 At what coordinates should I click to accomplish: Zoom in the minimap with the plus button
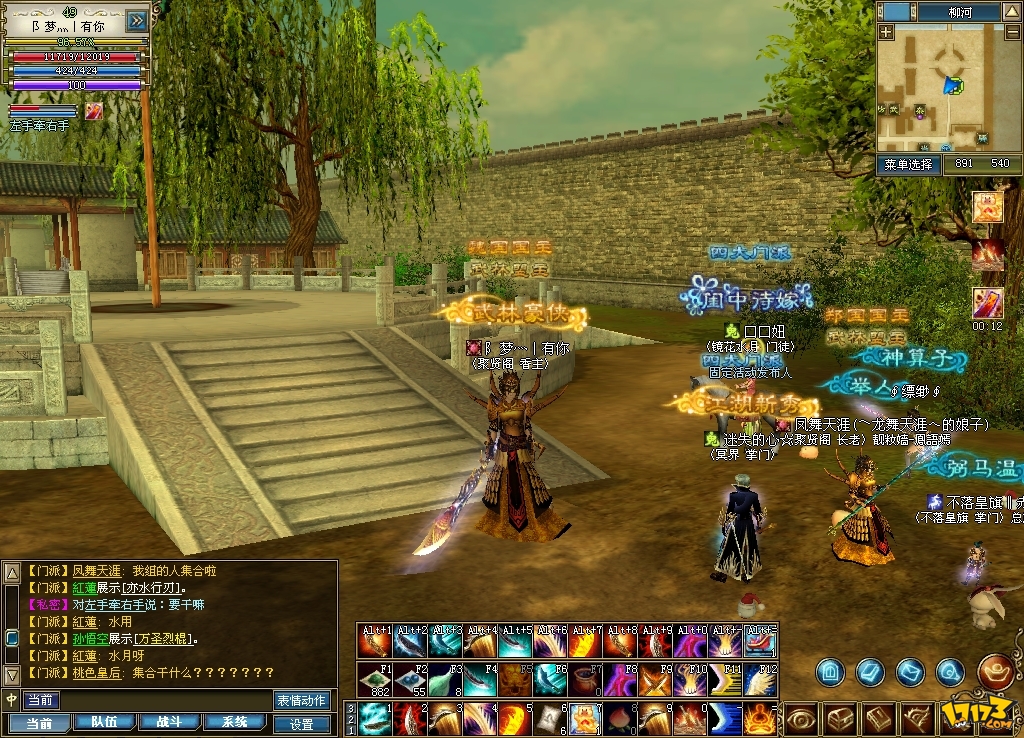(886, 32)
